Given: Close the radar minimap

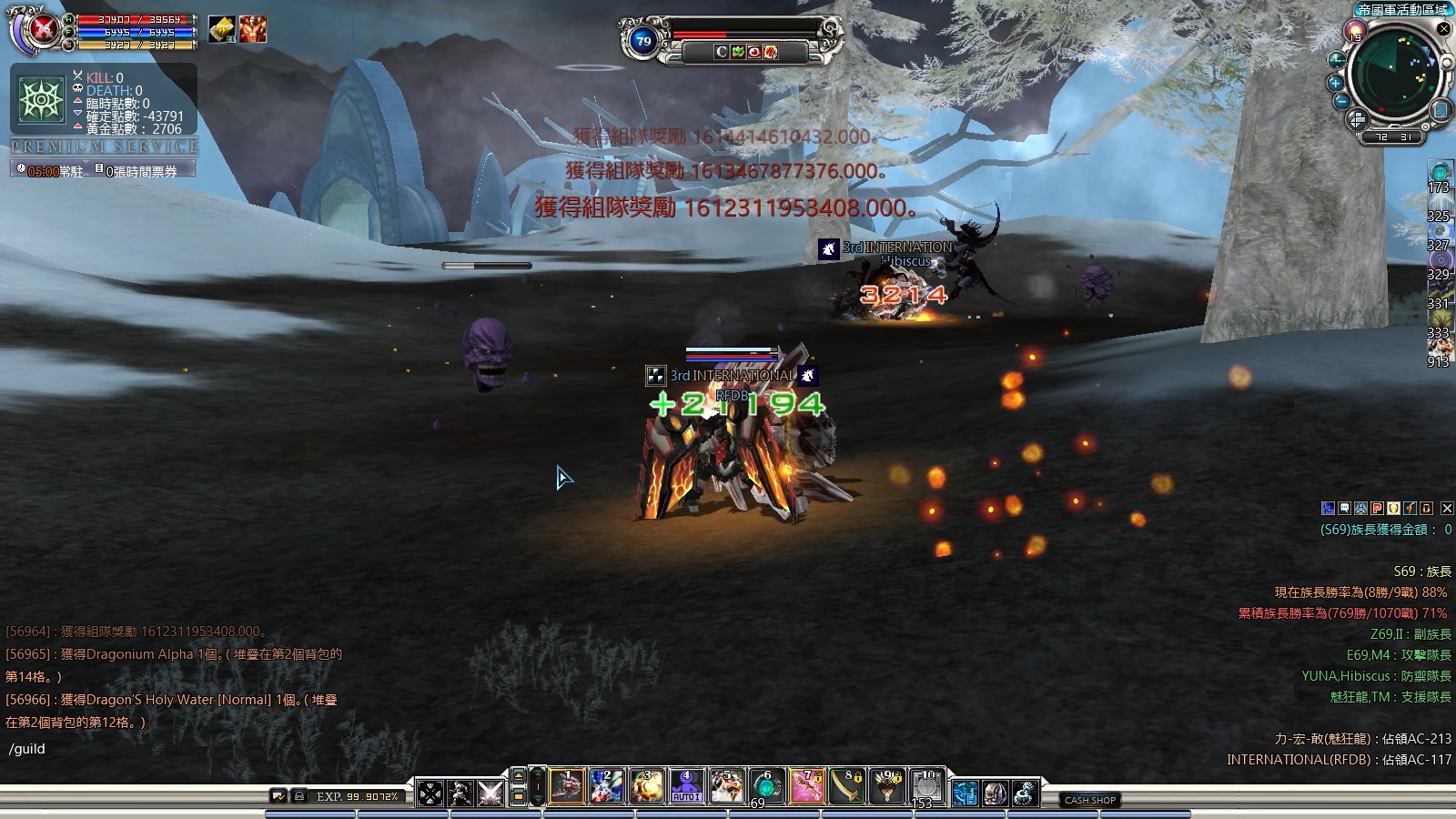Looking at the screenshot, I should 1443,29.
